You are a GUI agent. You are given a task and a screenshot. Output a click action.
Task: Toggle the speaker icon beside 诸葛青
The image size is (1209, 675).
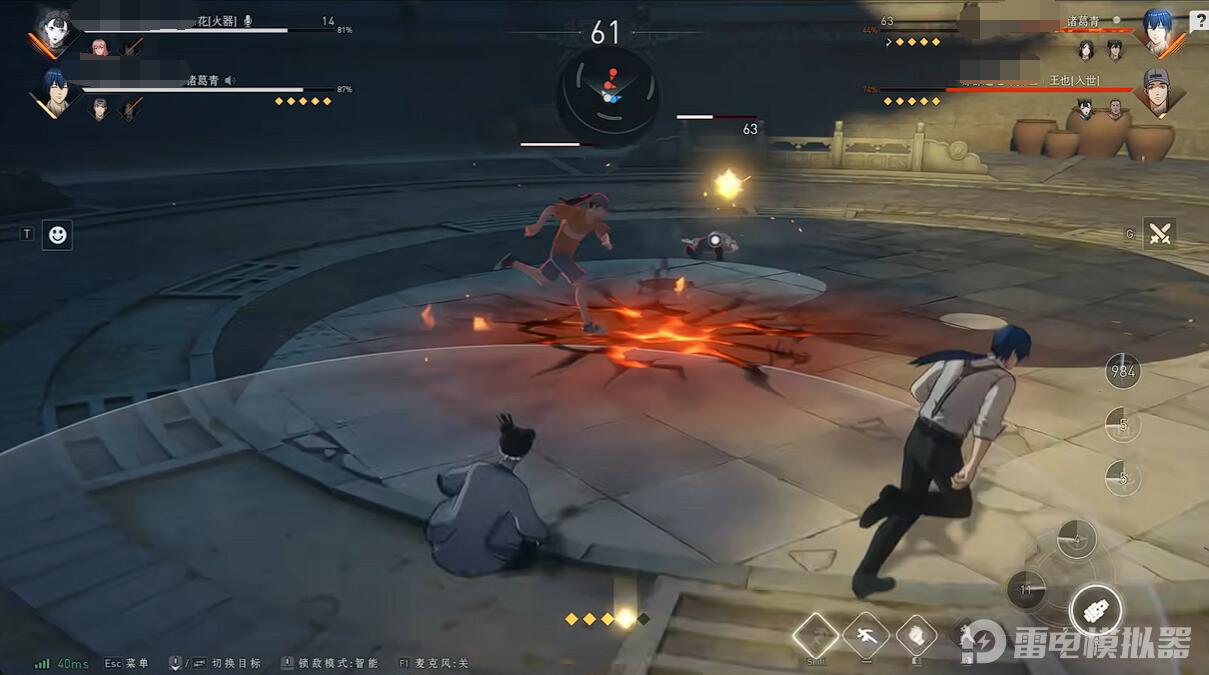click(229, 80)
